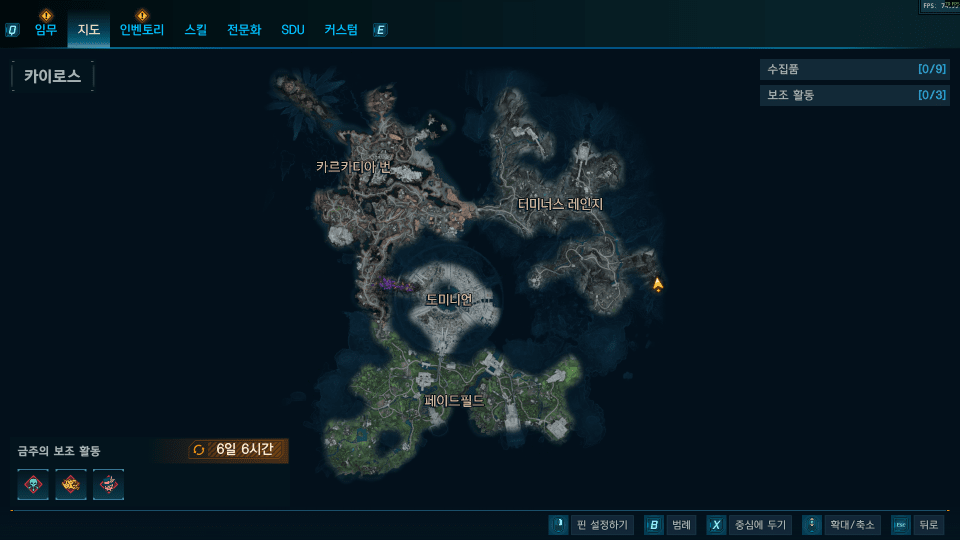Viewport: 960px width, 540px height.
Task: Show the 수집품 (Collectibles) list row
Action: pos(853,69)
